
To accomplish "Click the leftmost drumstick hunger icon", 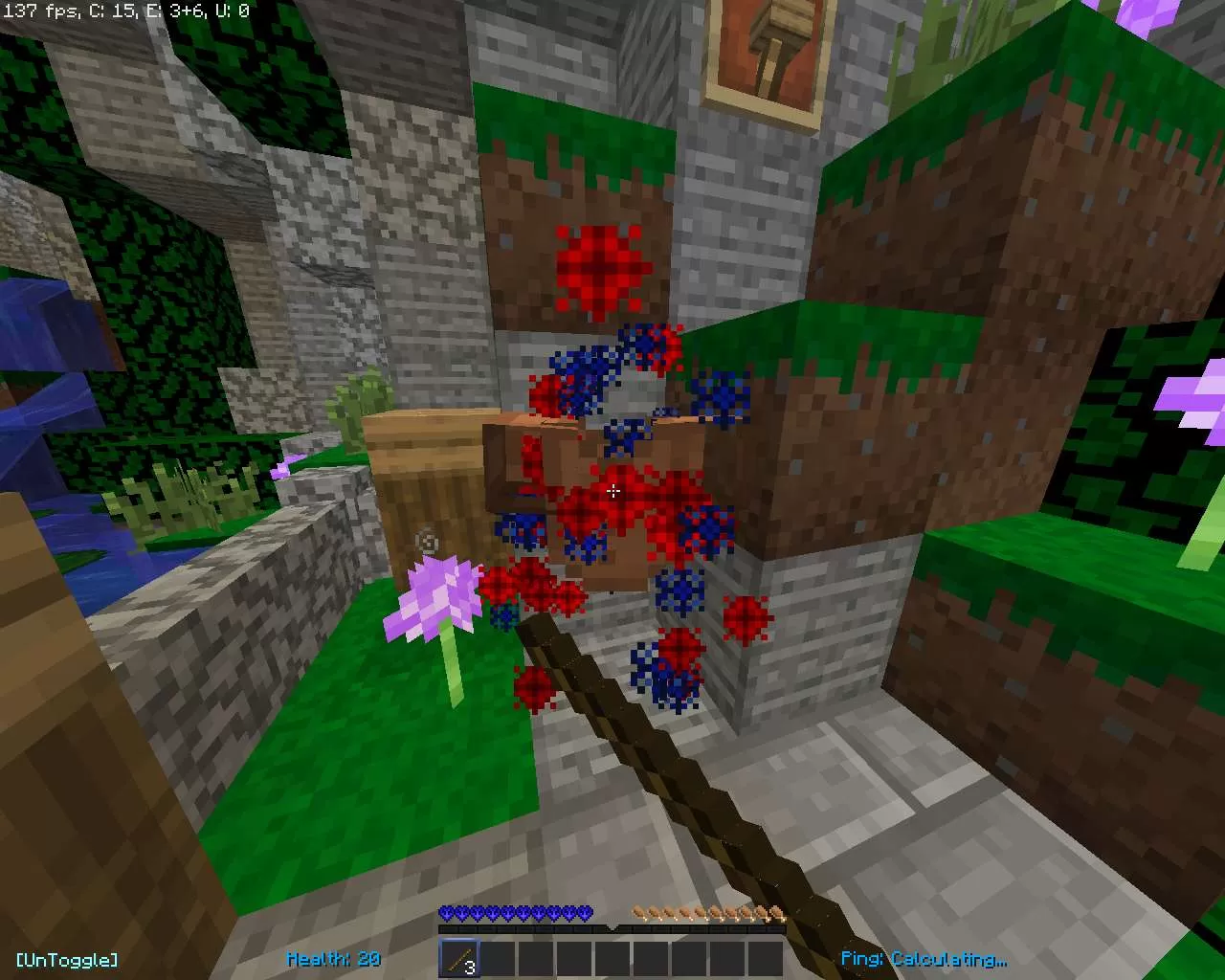I will pos(637,911).
